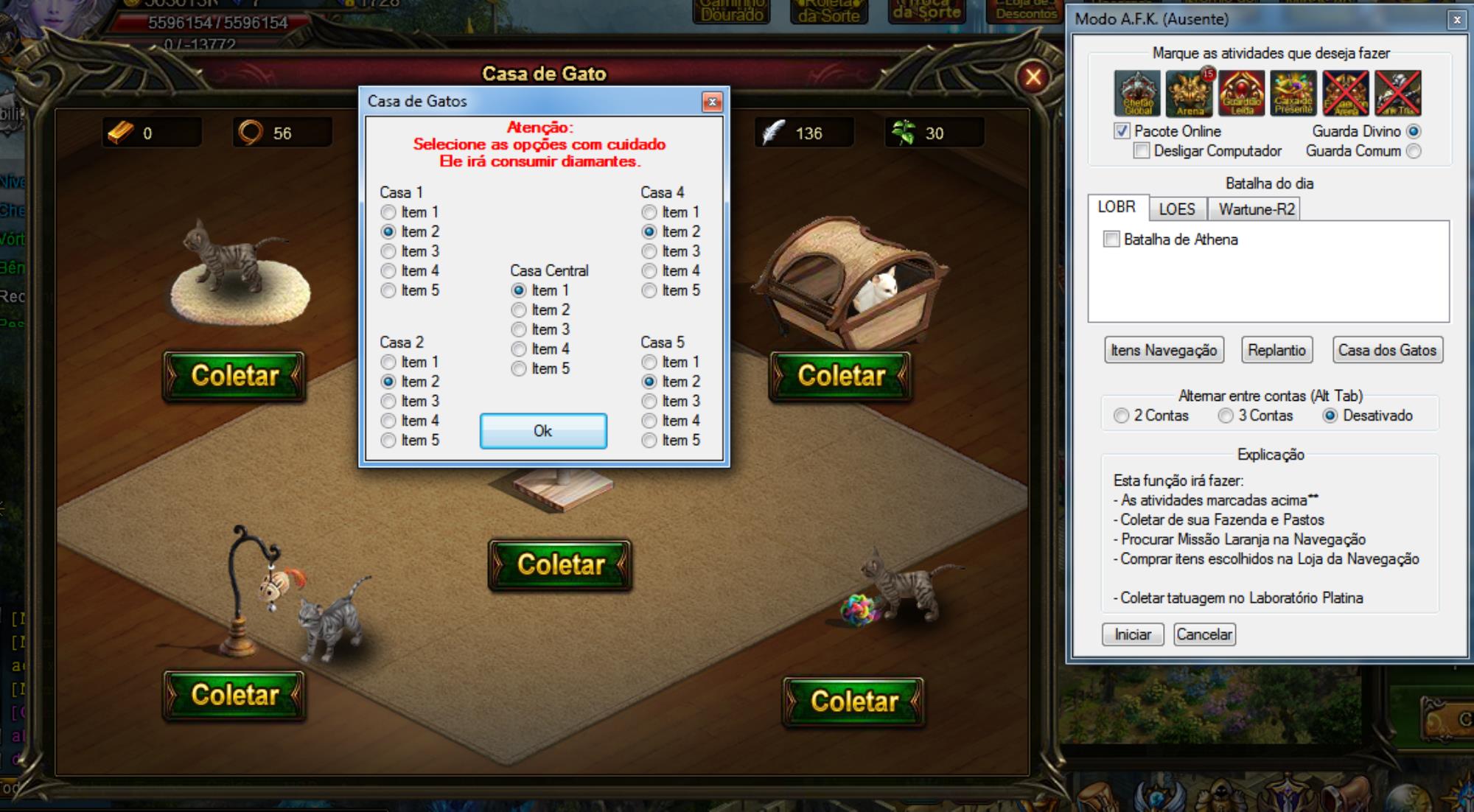The height and width of the screenshot is (812, 1474).
Task: Select Item 1 under Casa 1
Action: (389, 212)
